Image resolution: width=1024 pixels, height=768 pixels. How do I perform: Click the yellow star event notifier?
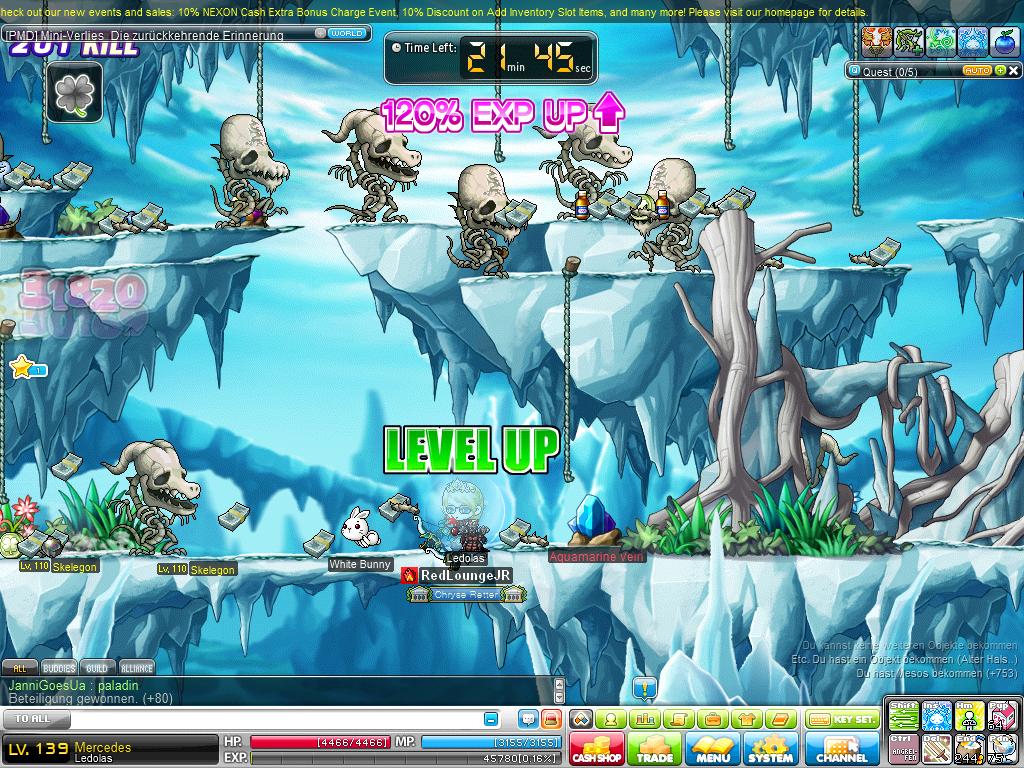pyautogui.click(x=22, y=368)
